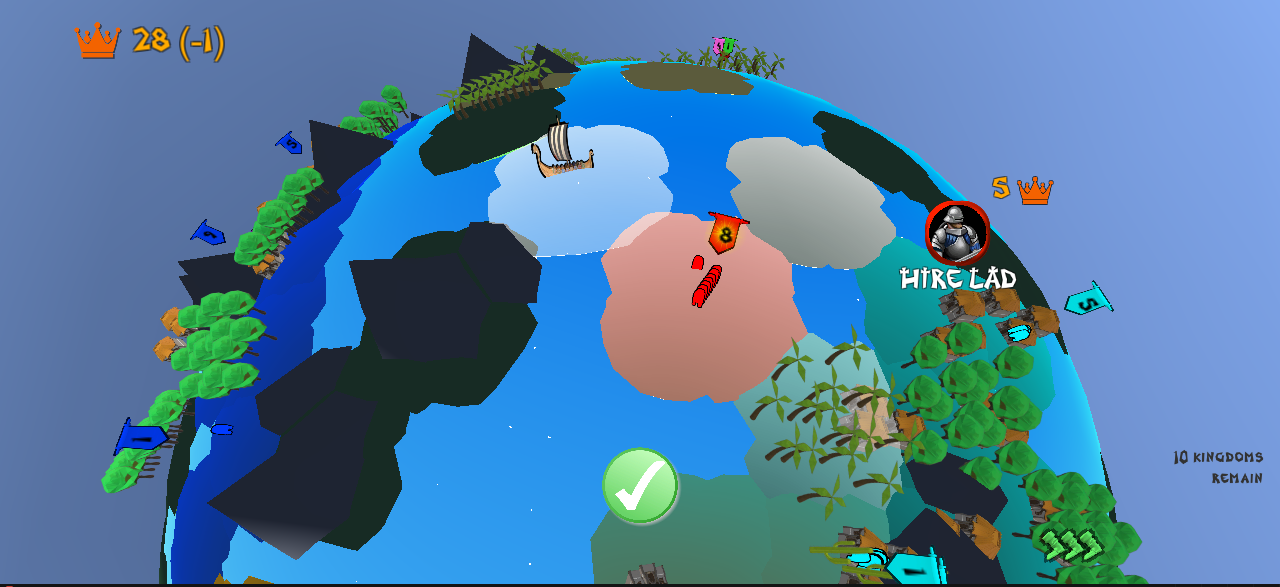Image resolution: width=1280 pixels, height=587 pixels.
Task: Select the cyan banner numbered 5
Action: point(1088,302)
